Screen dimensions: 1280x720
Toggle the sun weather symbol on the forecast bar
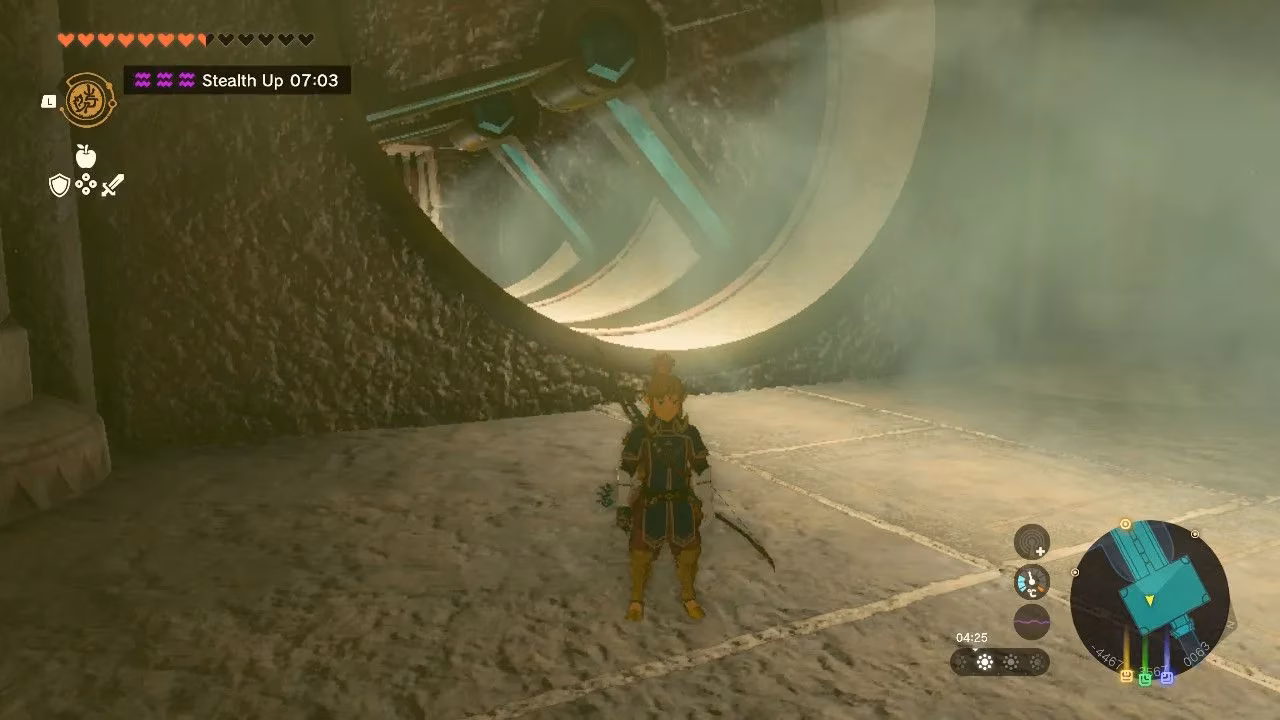985,660
